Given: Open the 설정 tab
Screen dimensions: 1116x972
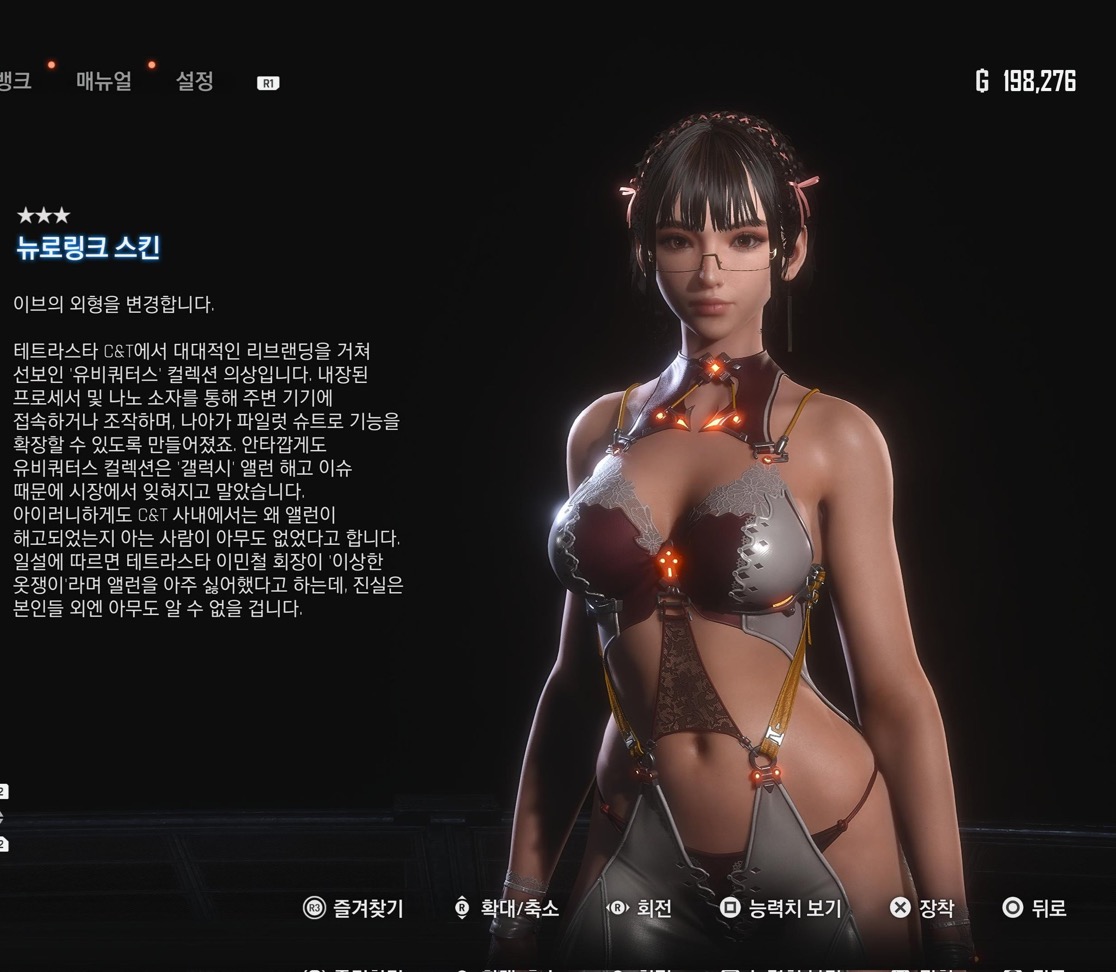Looking at the screenshot, I should coord(194,82).
